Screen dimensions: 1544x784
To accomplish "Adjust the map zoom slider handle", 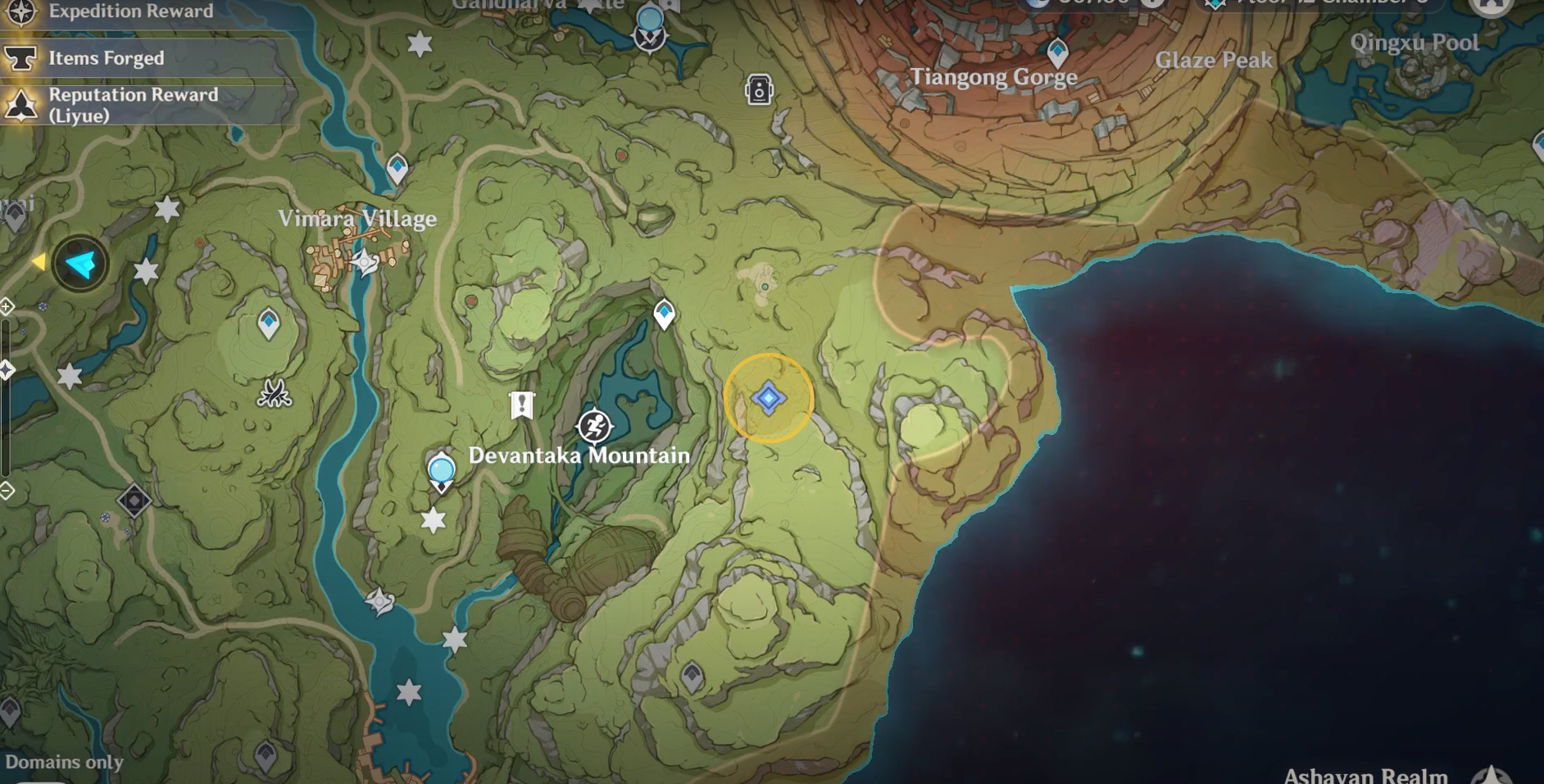I will tap(6, 369).
